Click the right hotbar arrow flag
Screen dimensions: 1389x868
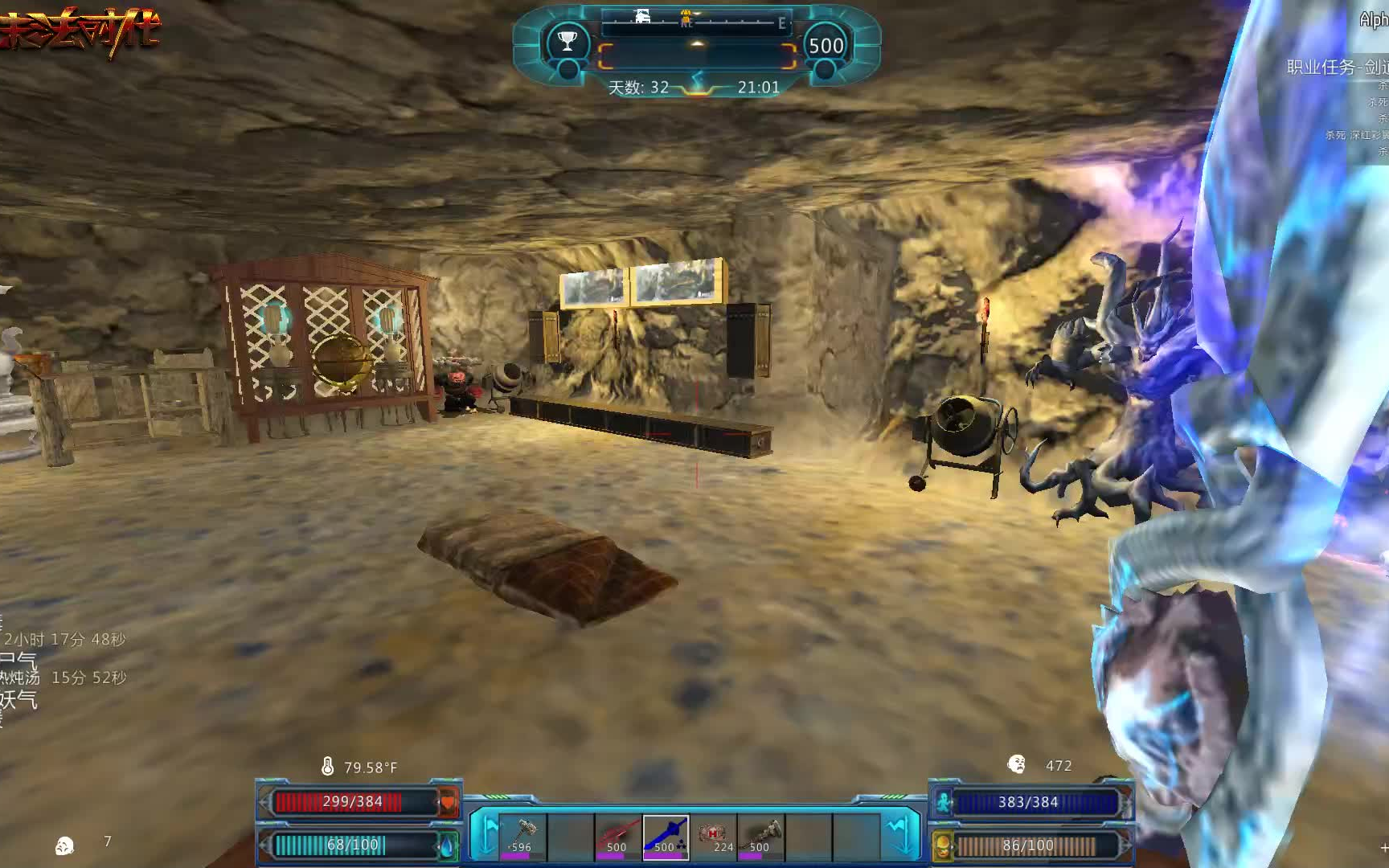tap(902, 834)
